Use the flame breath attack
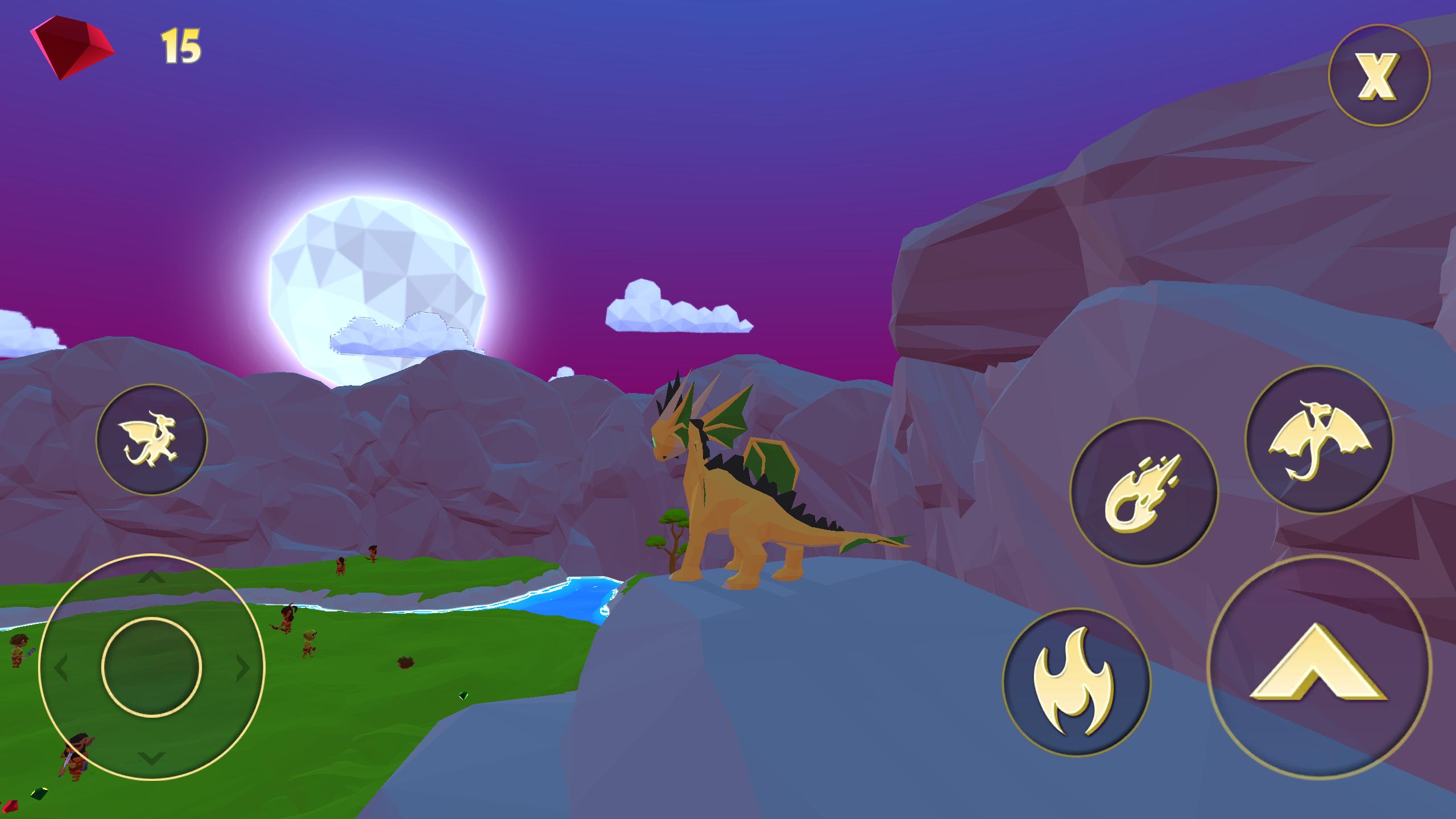 pos(1076,682)
